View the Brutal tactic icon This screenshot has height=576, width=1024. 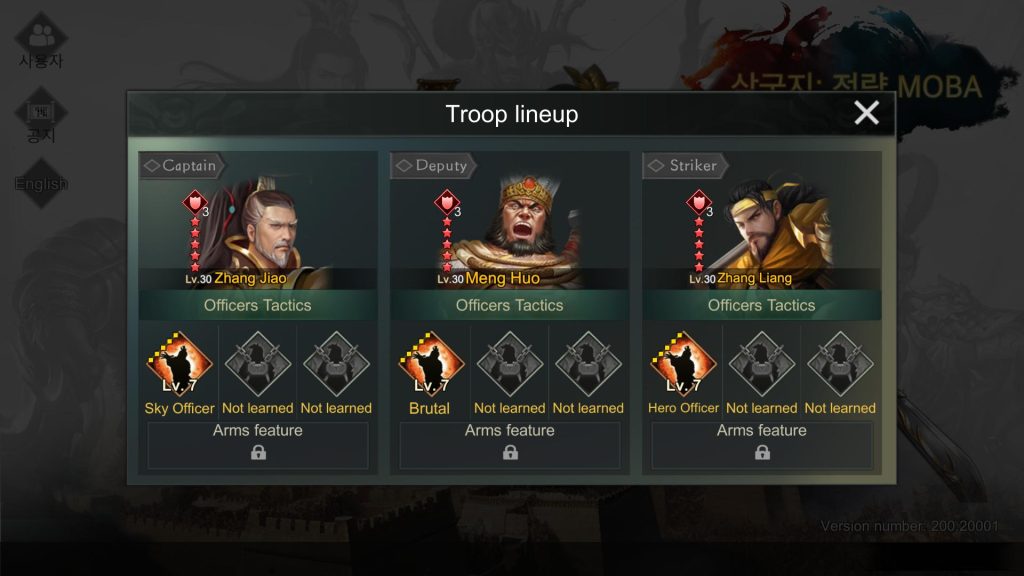tap(431, 365)
